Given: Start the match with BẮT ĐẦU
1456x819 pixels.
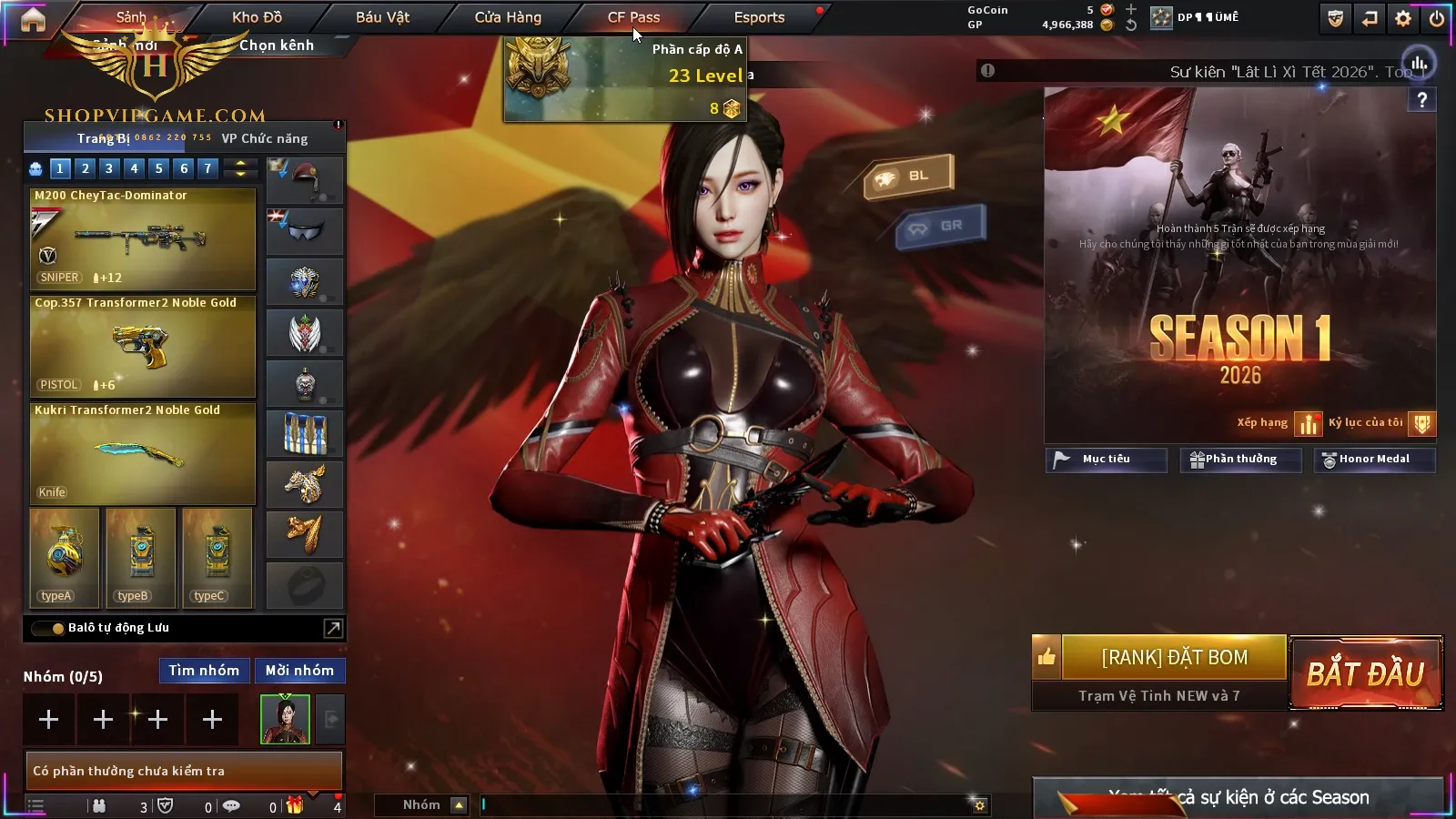Looking at the screenshot, I should 1366,673.
